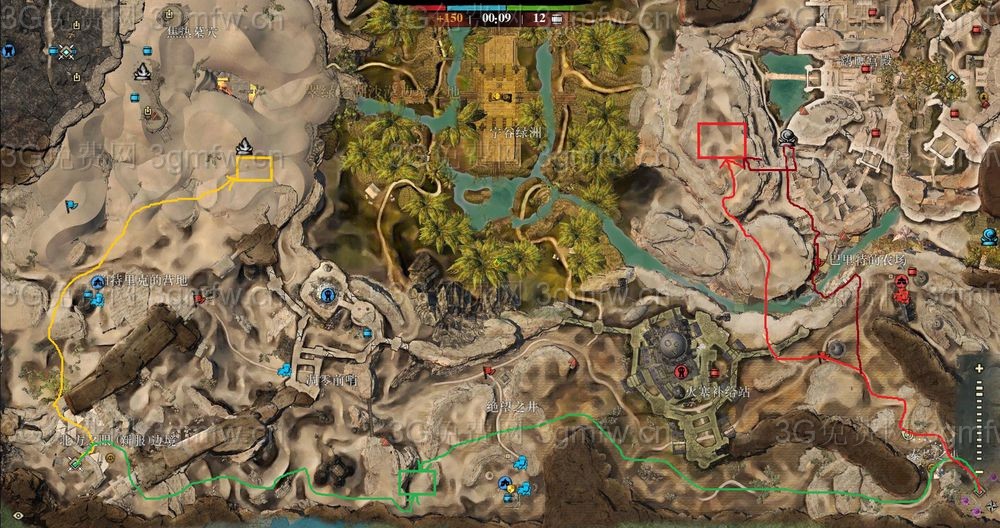Image resolution: width=1000 pixels, height=528 pixels.
Task: Select the red flag marker above 绝浪之井
Action: coord(488,371)
